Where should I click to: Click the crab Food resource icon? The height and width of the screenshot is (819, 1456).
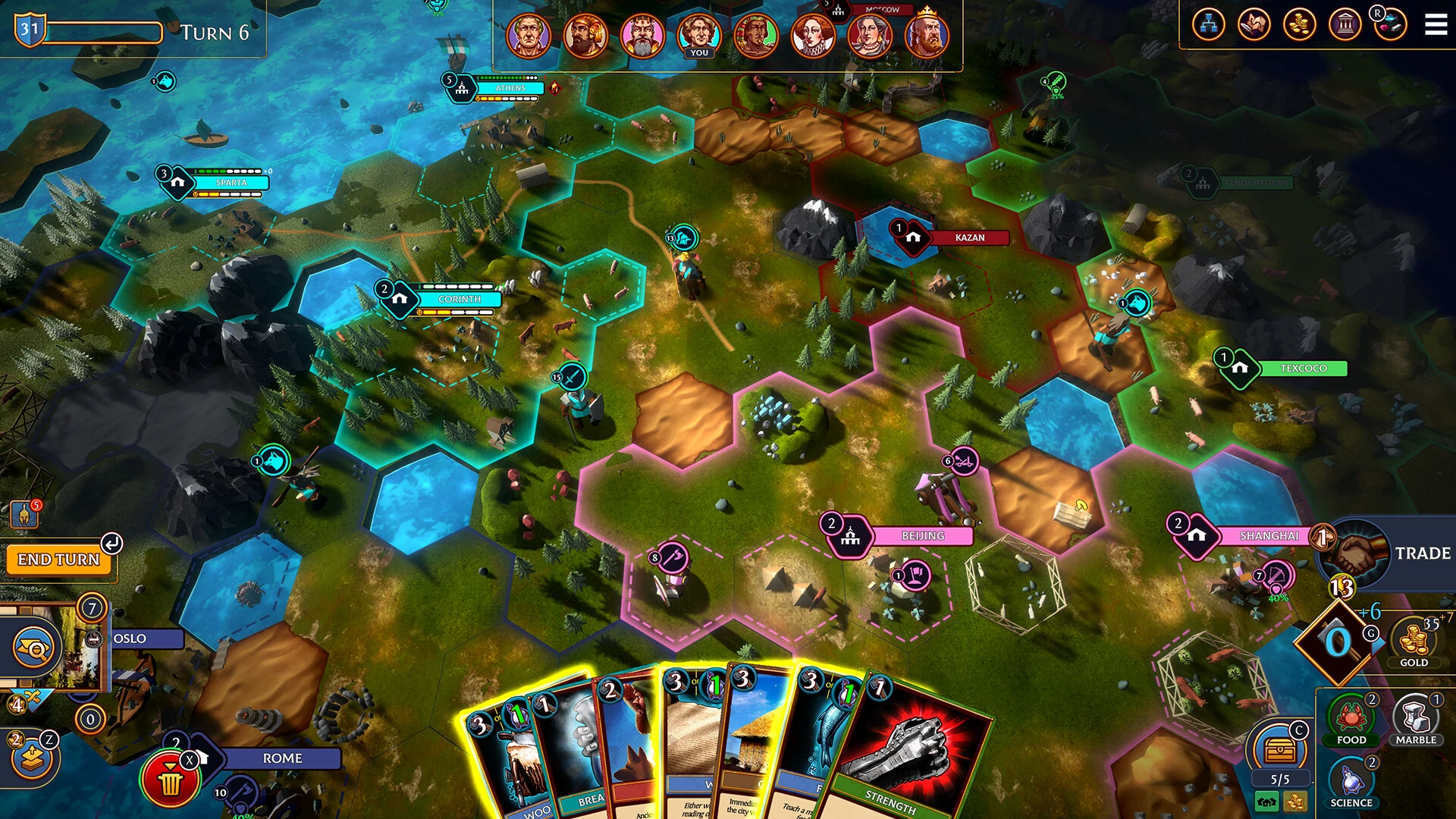(x=1351, y=714)
